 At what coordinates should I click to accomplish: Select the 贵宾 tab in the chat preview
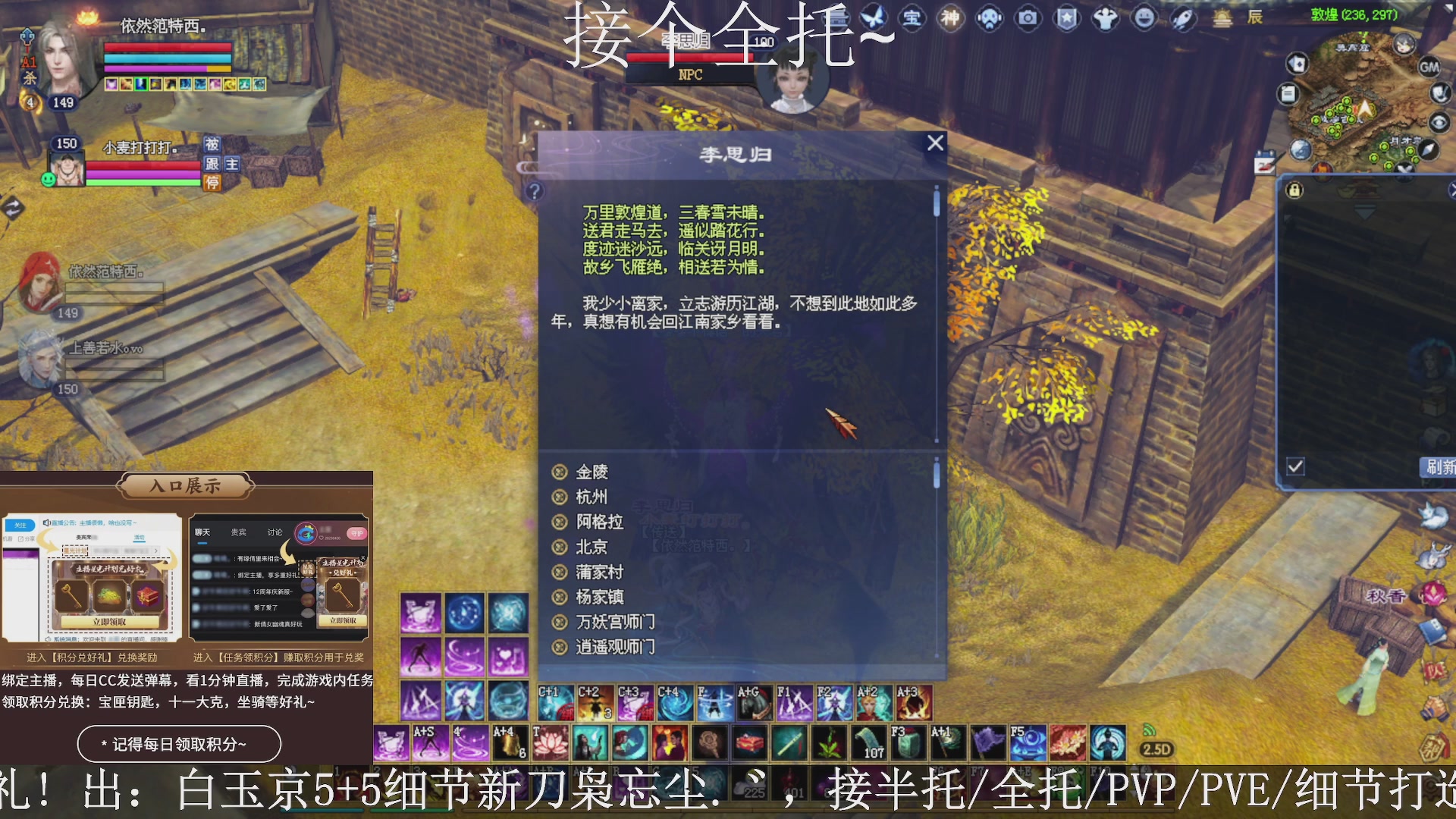(237, 532)
